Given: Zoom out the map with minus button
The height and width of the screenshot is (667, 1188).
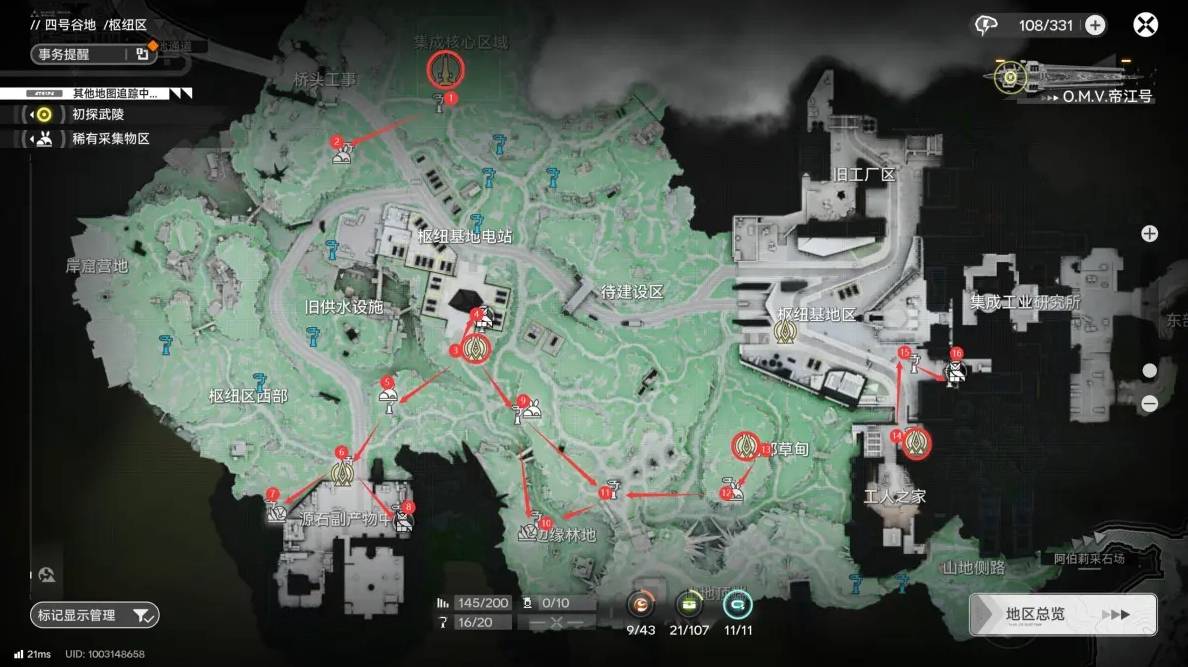Looking at the screenshot, I should point(1150,404).
